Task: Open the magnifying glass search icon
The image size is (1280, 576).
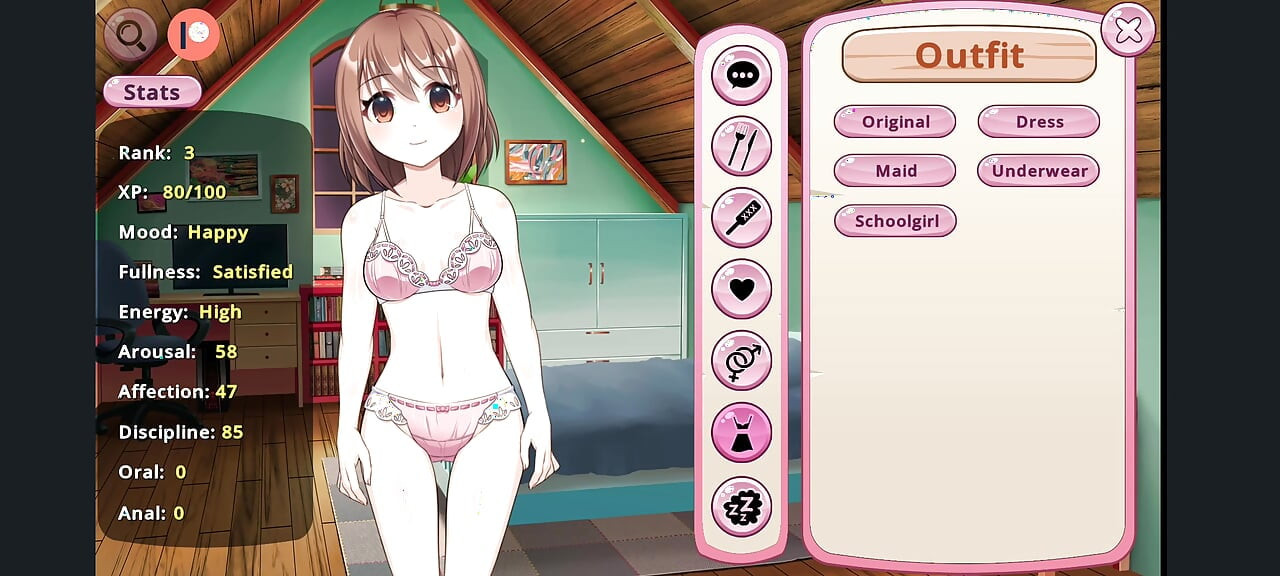Action: tap(131, 35)
